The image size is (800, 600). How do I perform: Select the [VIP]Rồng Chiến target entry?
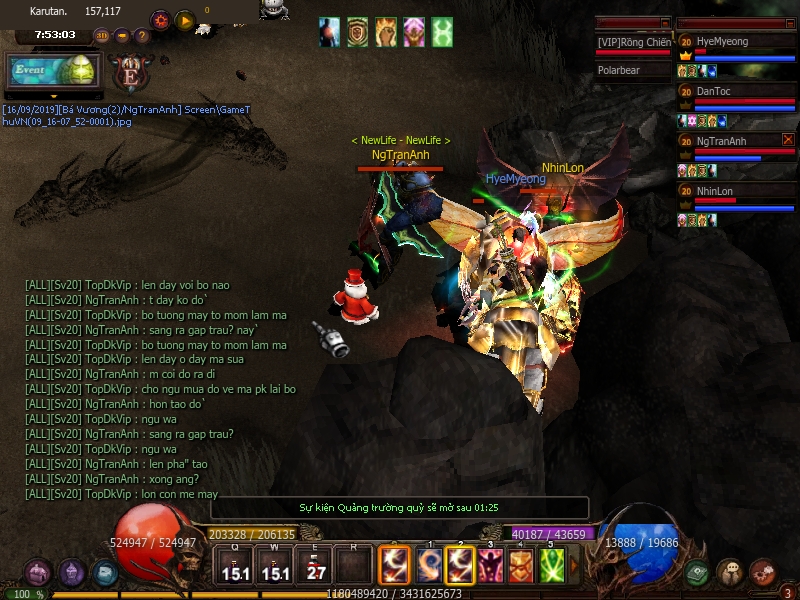click(633, 42)
